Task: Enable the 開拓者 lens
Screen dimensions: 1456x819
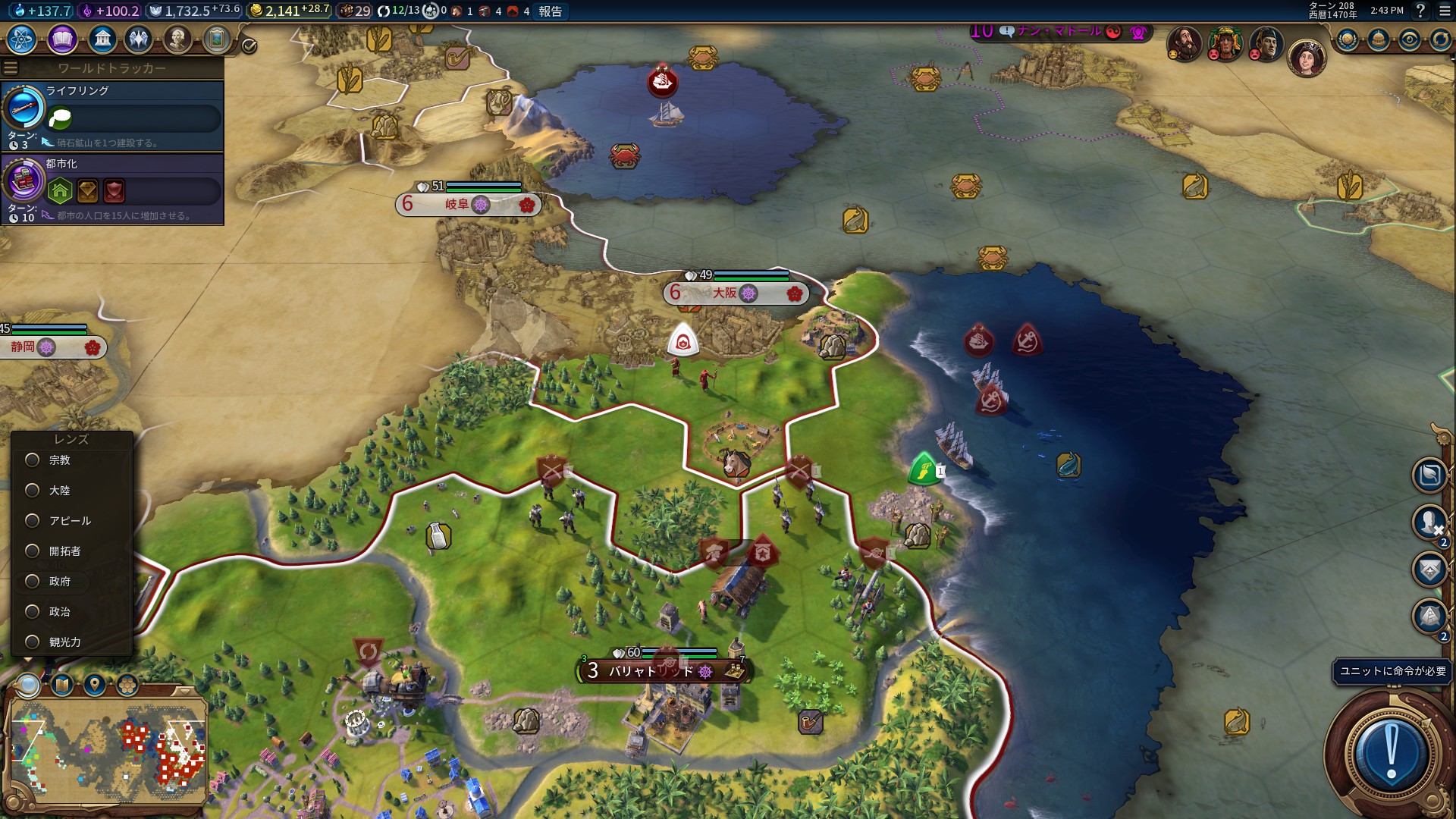Action: [33, 551]
